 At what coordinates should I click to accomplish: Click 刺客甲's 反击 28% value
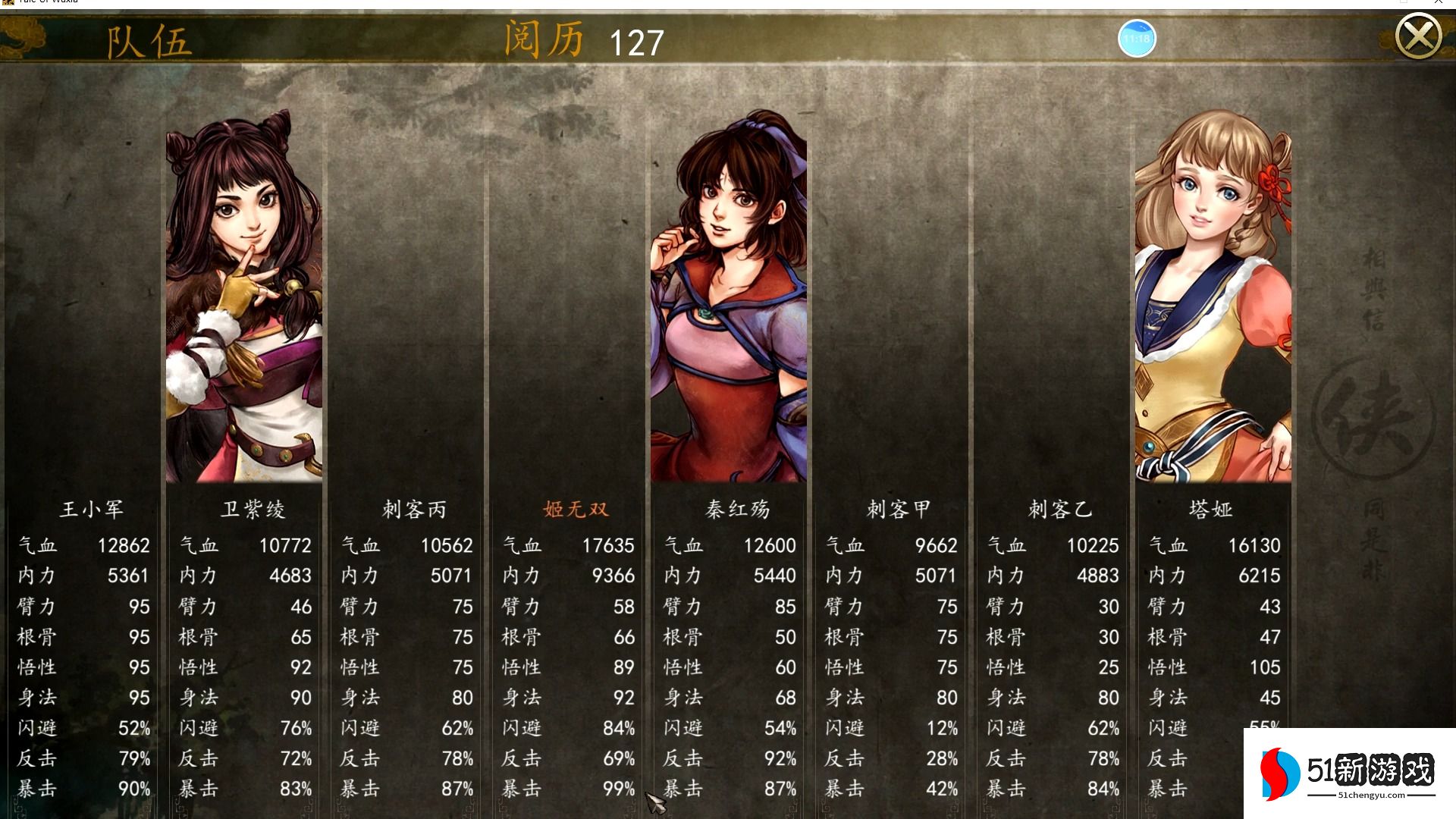pyautogui.click(x=940, y=758)
